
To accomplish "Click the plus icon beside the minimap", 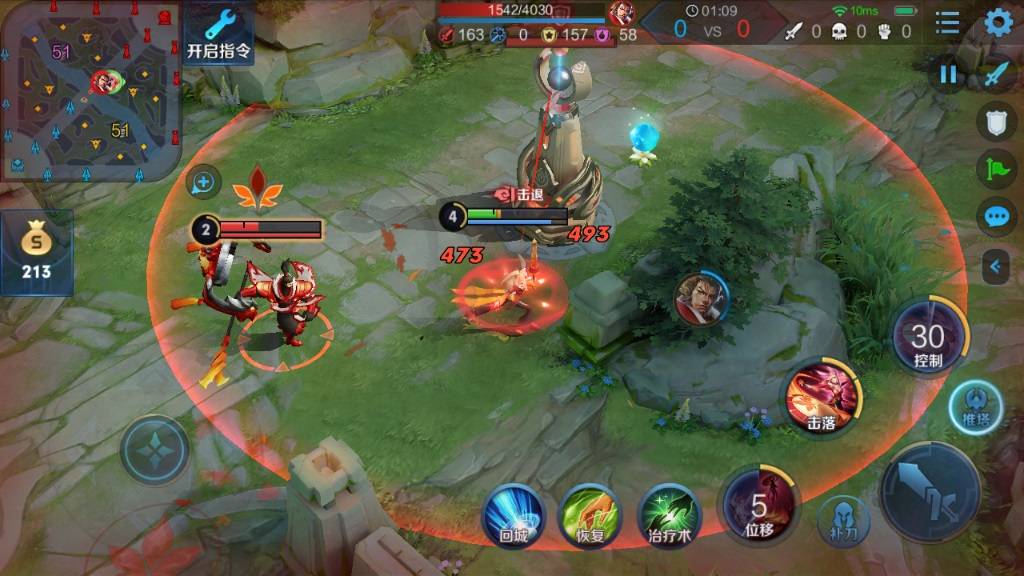I will pyautogui.click(x=203, y=182).
